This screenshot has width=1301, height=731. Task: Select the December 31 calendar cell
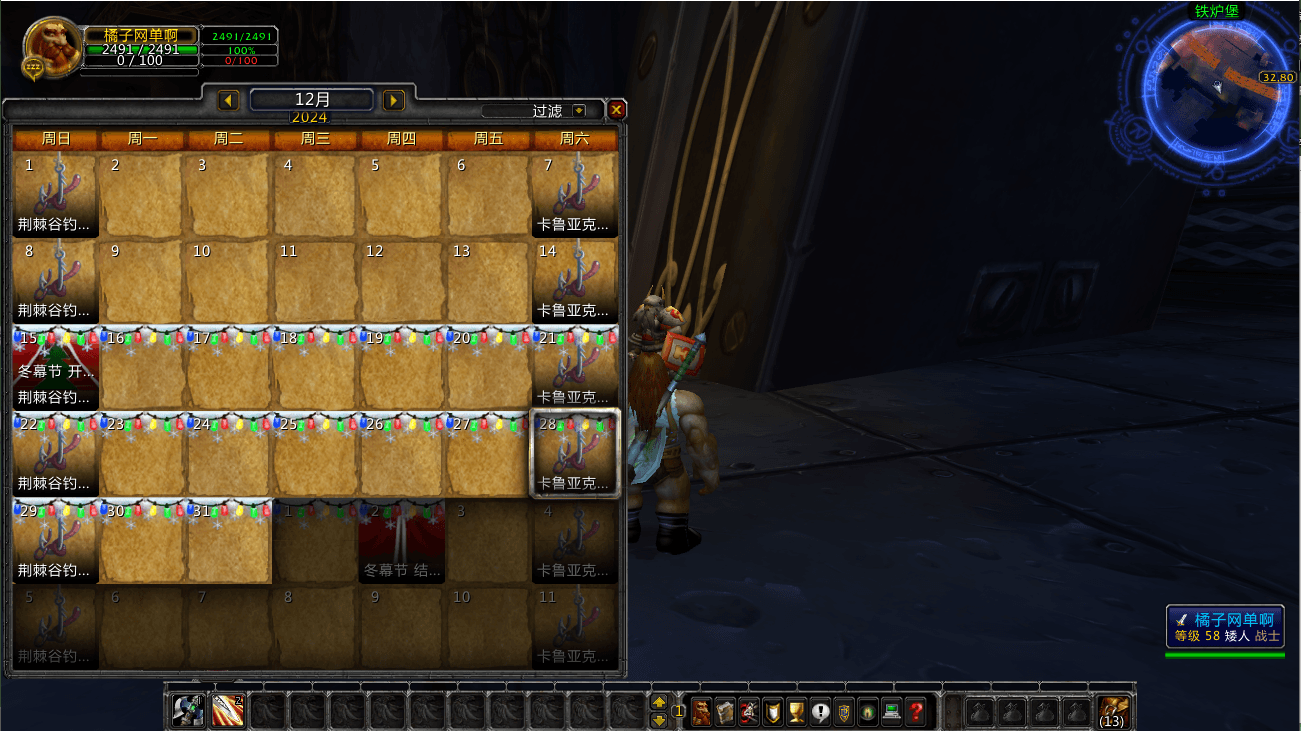(x=229, y=540)
